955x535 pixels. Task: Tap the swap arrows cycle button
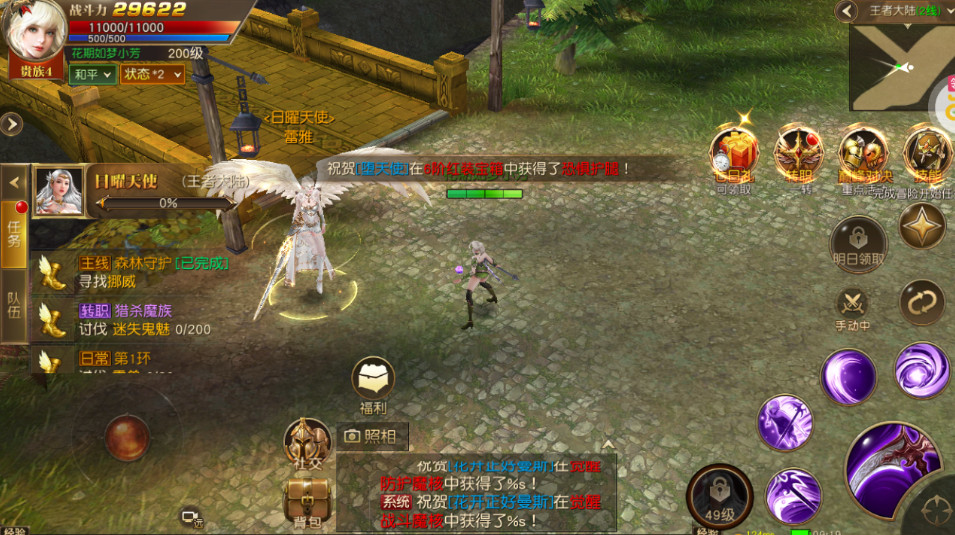pyautogui.click(x=921, y=302)
